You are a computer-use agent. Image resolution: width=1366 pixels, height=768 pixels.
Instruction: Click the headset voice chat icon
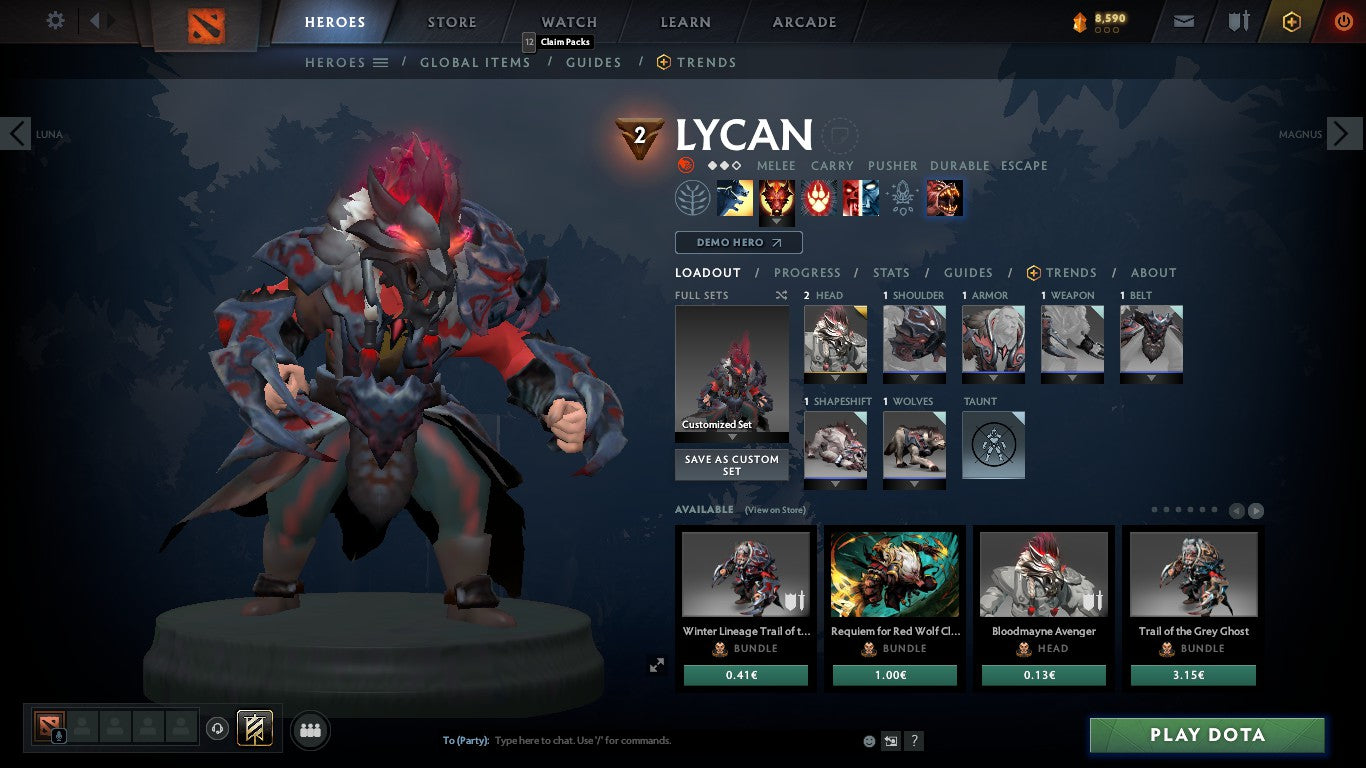point(219,730)
